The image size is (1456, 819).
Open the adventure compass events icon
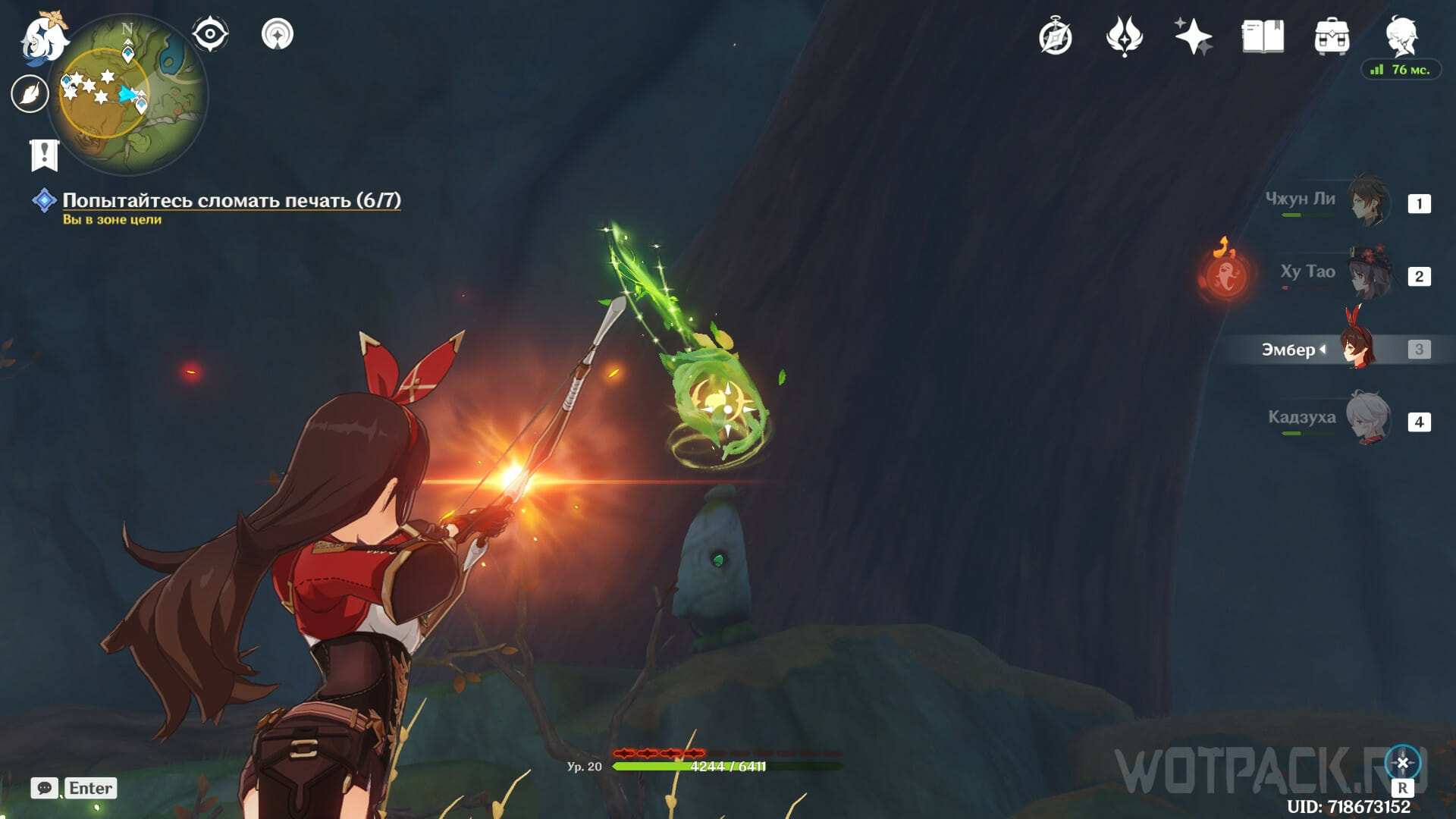tap(1056, 36)
